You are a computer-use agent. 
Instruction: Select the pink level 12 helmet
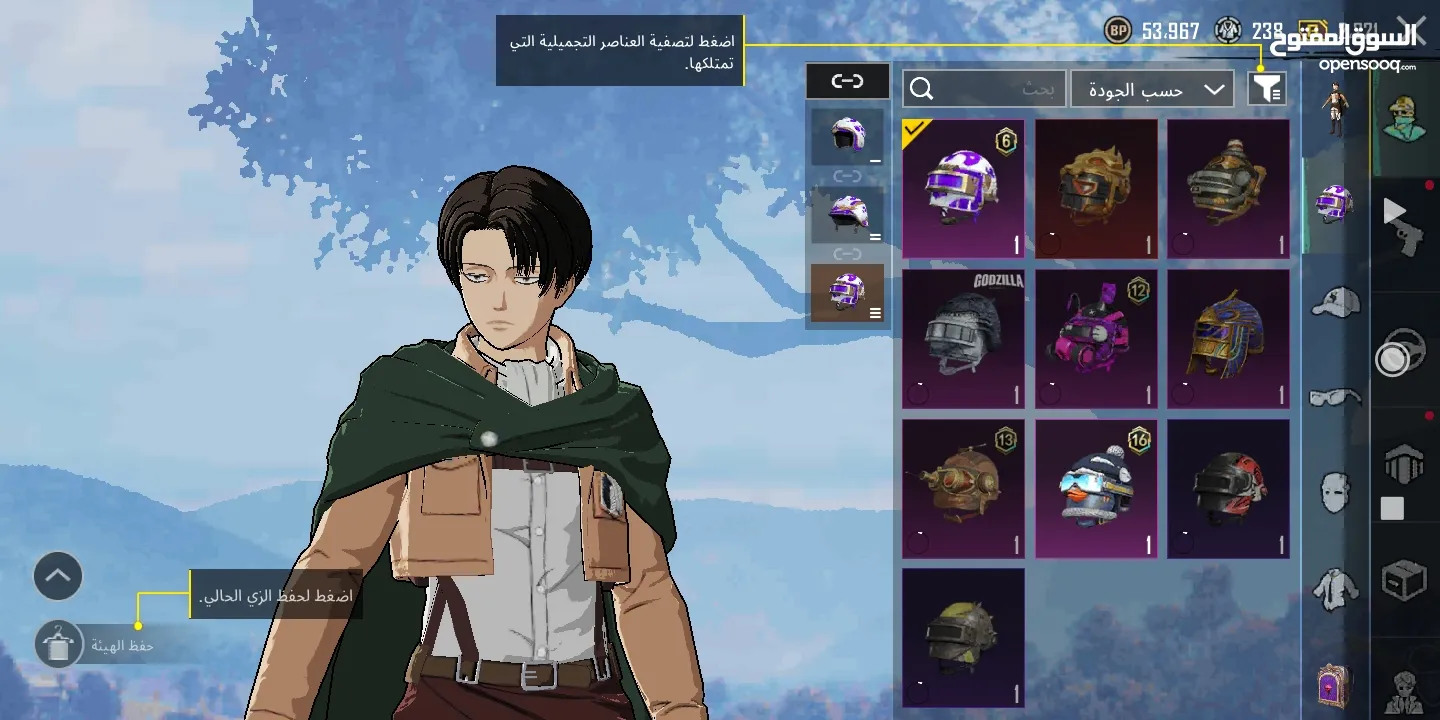point(1096,339)
